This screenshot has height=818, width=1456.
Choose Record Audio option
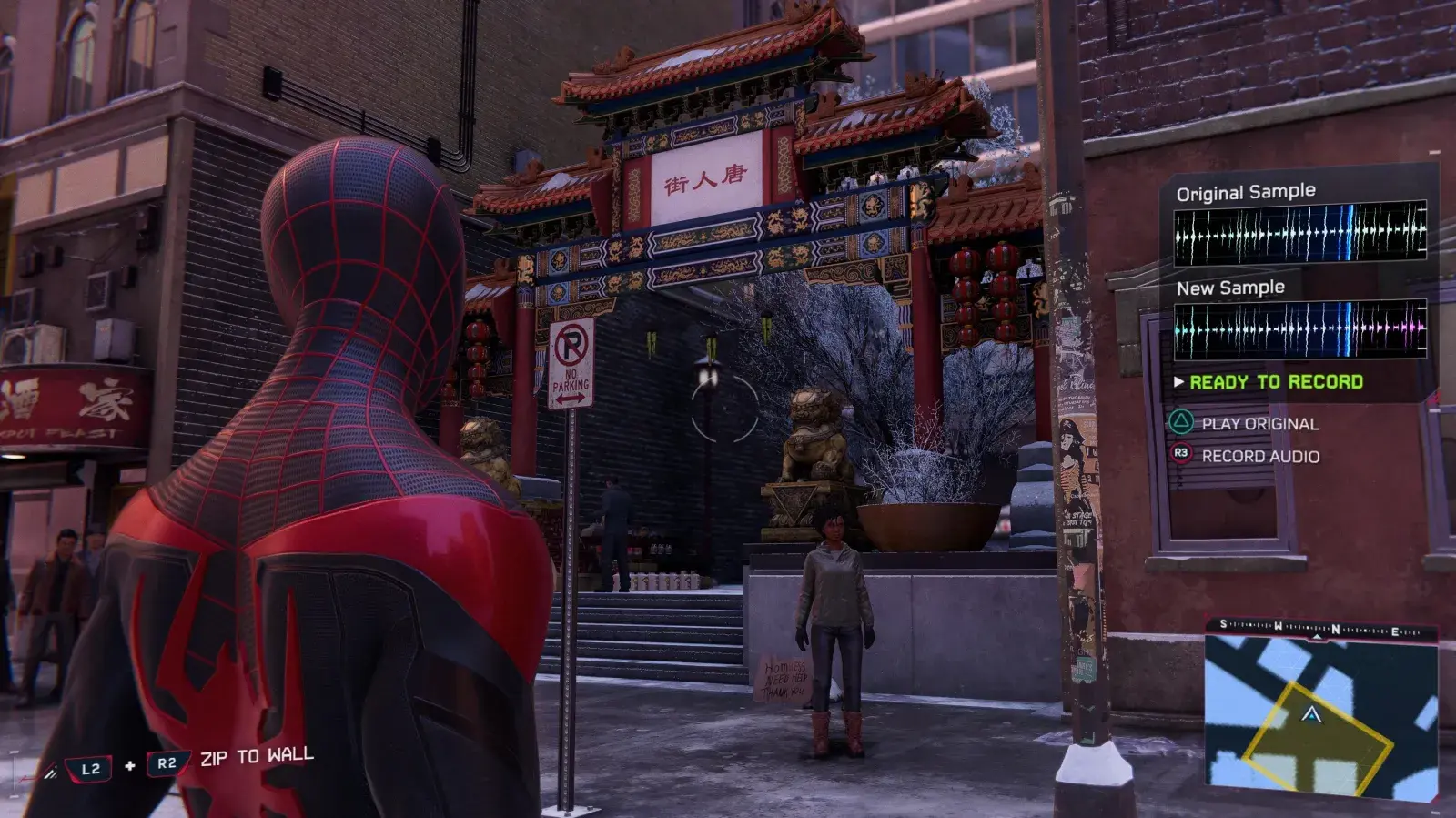pyautogui.click(x=1259, y=457)
